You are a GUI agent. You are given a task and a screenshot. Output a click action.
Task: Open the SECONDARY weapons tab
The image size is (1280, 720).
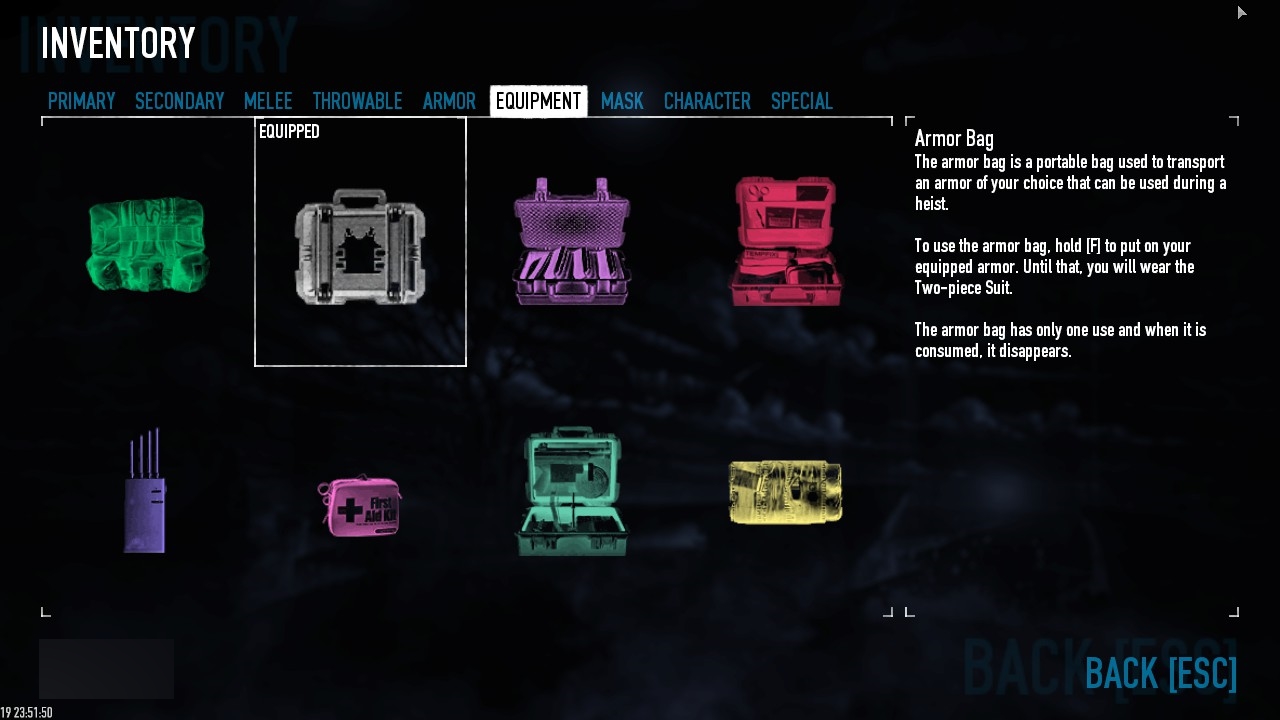coord(179,100)
